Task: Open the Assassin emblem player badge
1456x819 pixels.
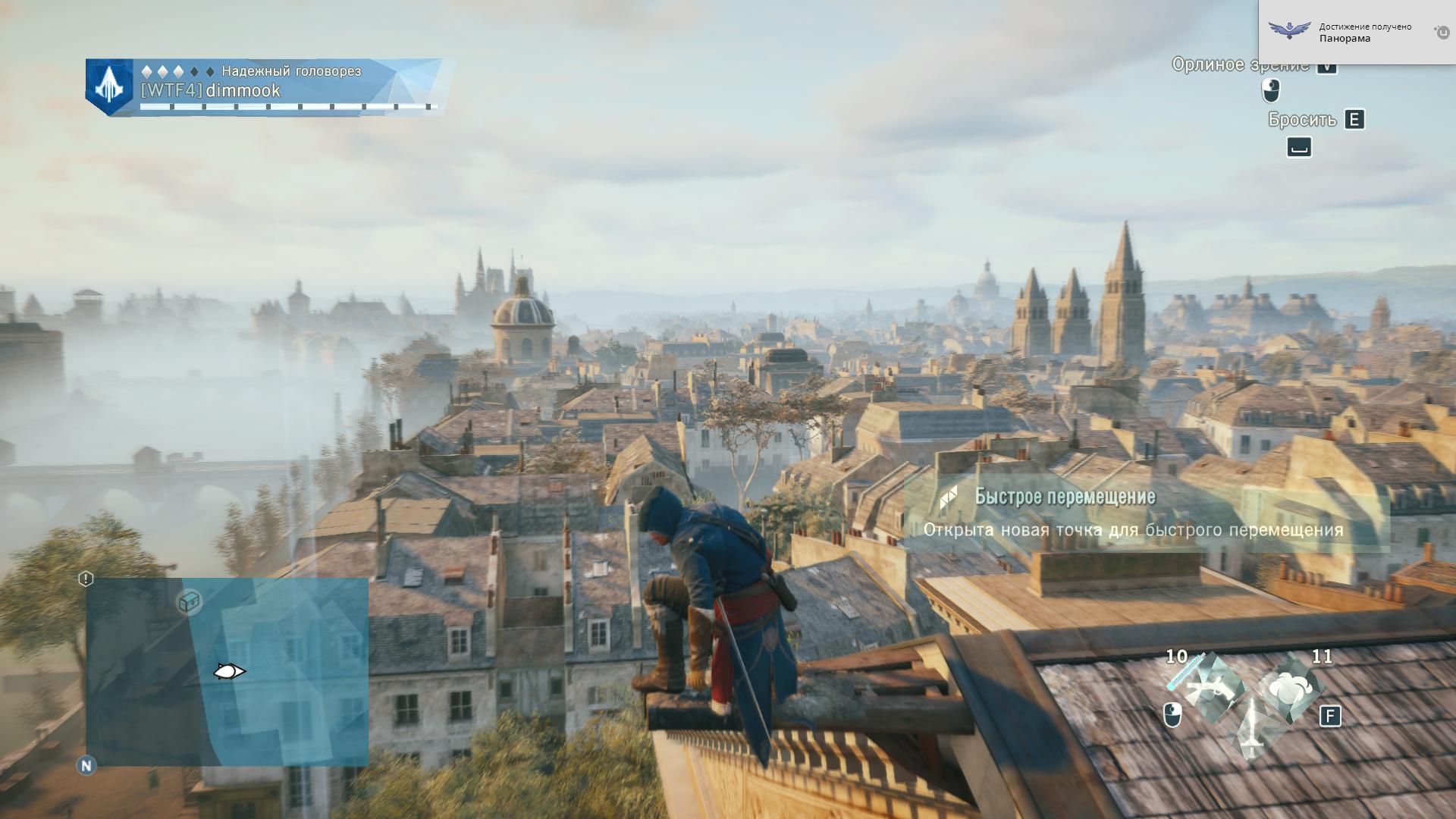Action: point(109,87)
